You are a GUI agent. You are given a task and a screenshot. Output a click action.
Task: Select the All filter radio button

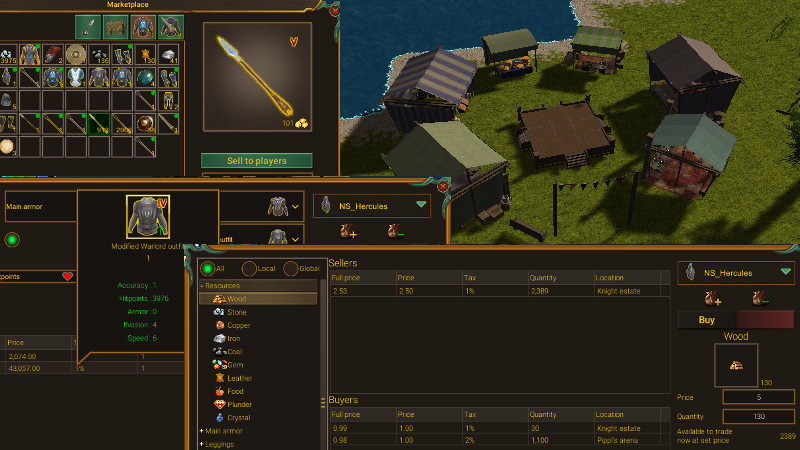[x=208, y=269]
